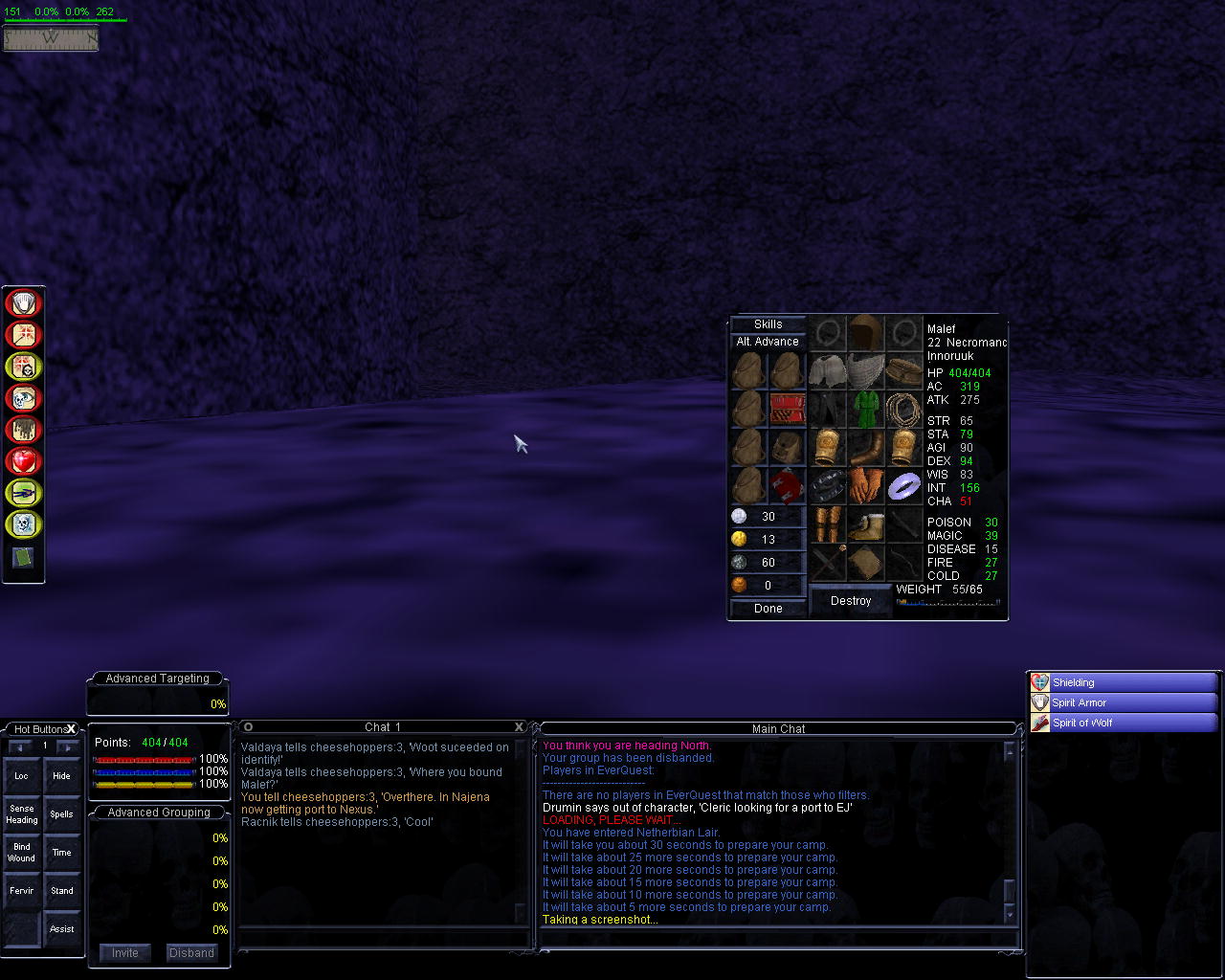The height and width of the screenshot is (980, 1225).
Task: Close the Hot Buttons window
Action: [x=71, y=729]
